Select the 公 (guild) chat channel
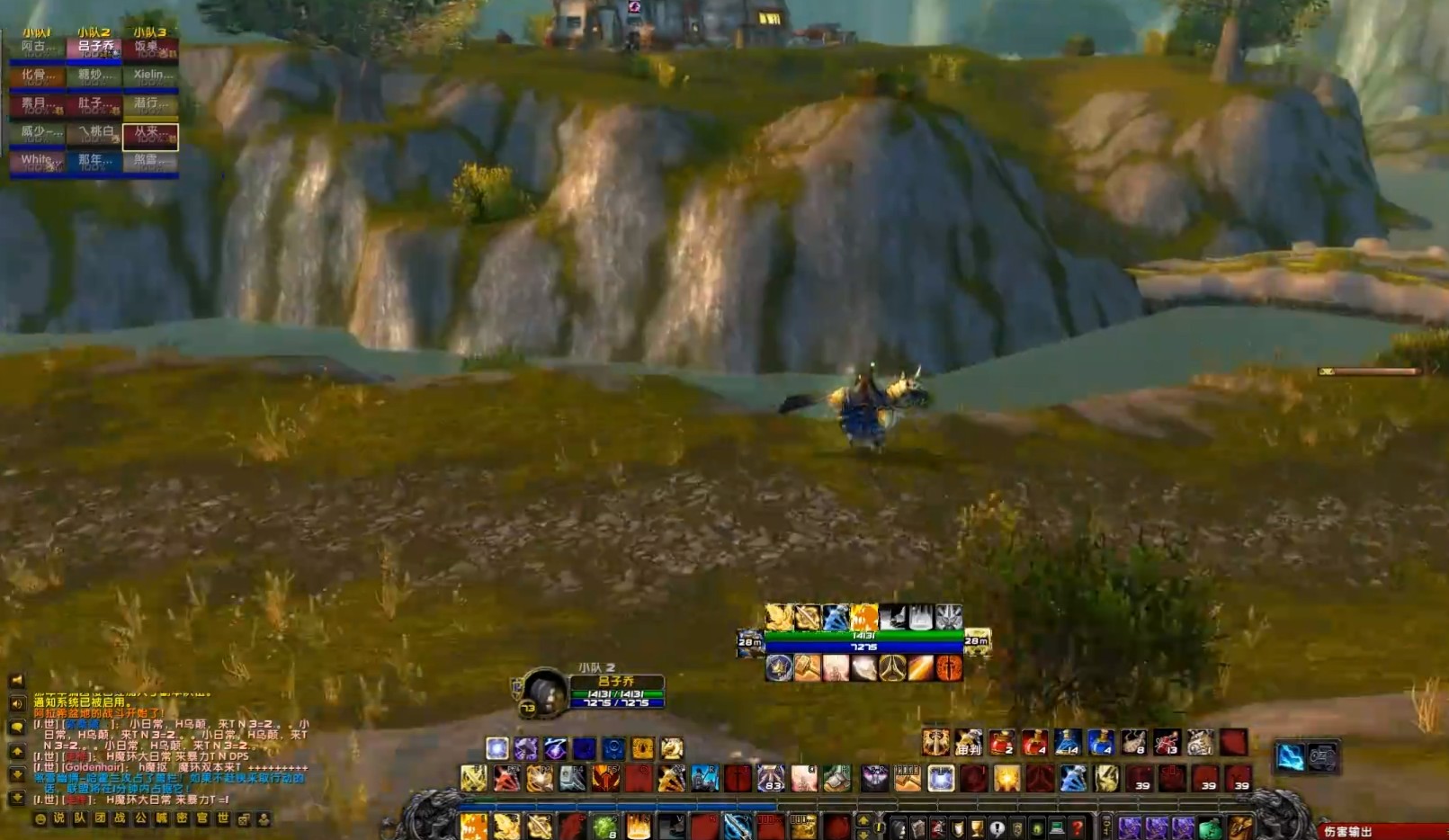Viewport: 1449px width, 840px height. [140, 818]
